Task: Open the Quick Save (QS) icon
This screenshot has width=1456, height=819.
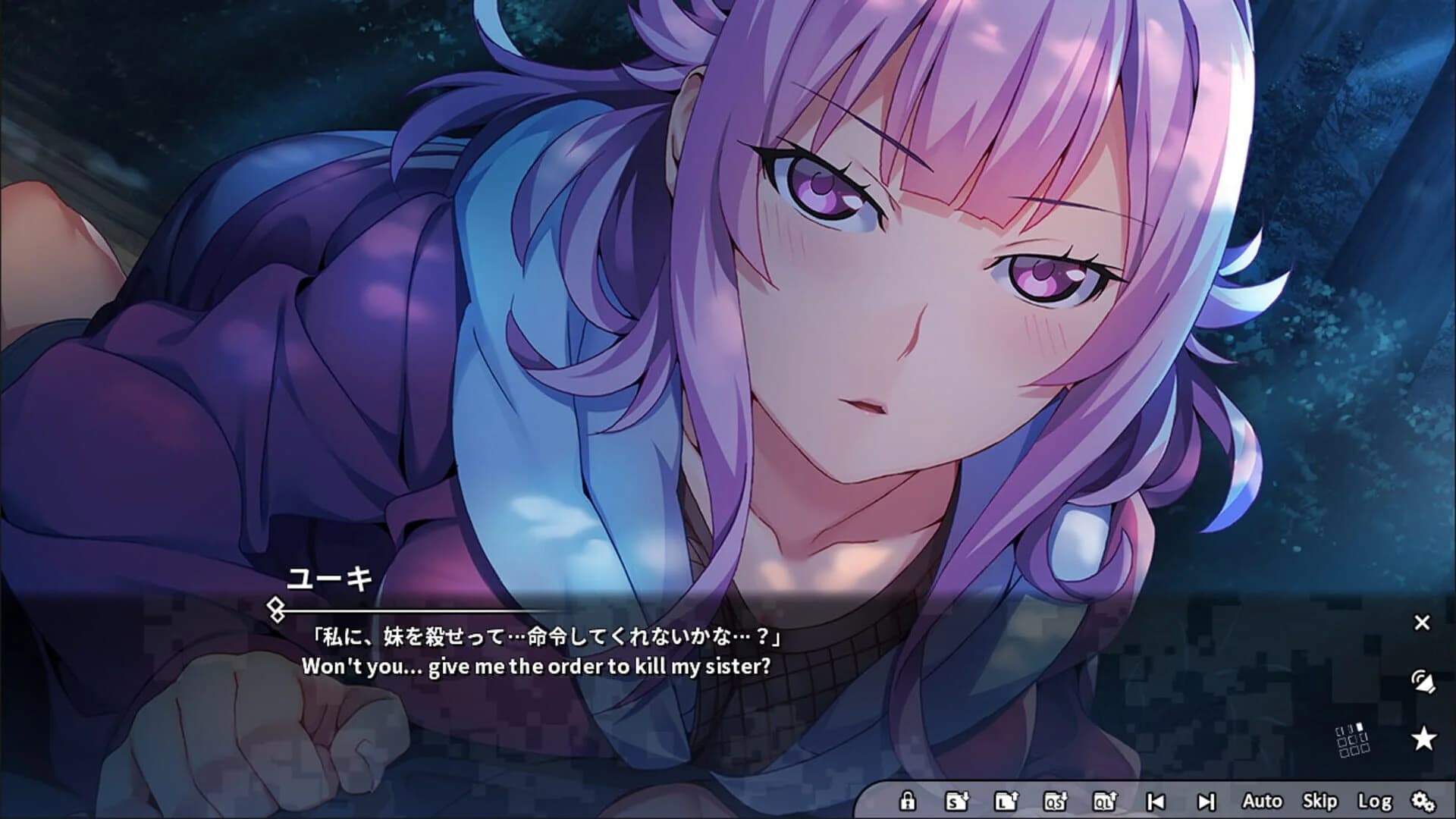Action: [1055, 800]
